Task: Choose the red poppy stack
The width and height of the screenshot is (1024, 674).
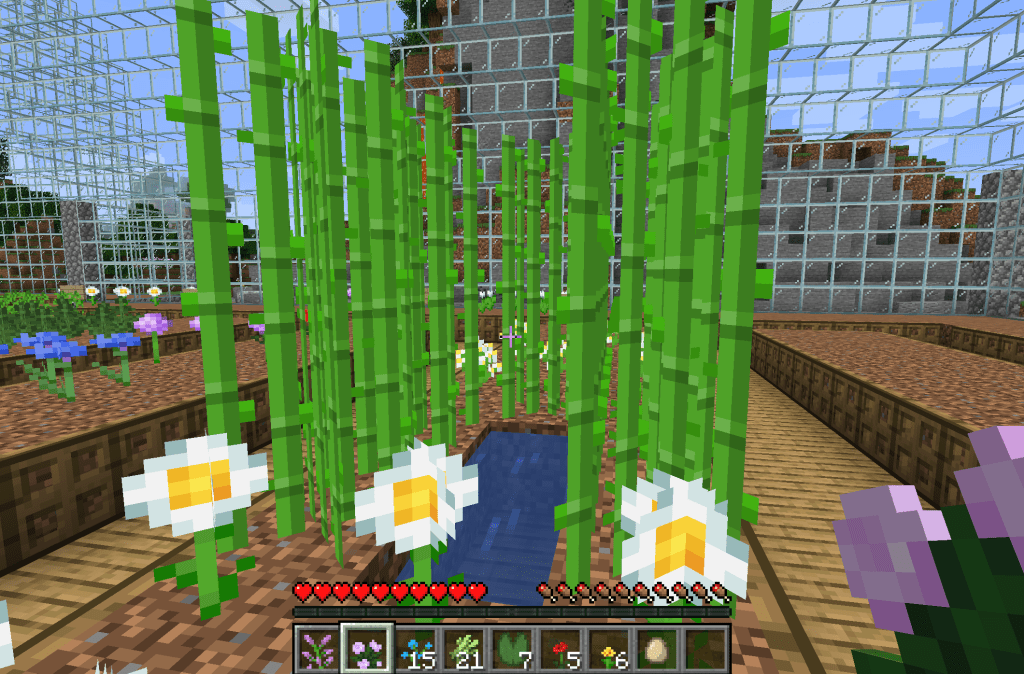Action: (562, 650)
